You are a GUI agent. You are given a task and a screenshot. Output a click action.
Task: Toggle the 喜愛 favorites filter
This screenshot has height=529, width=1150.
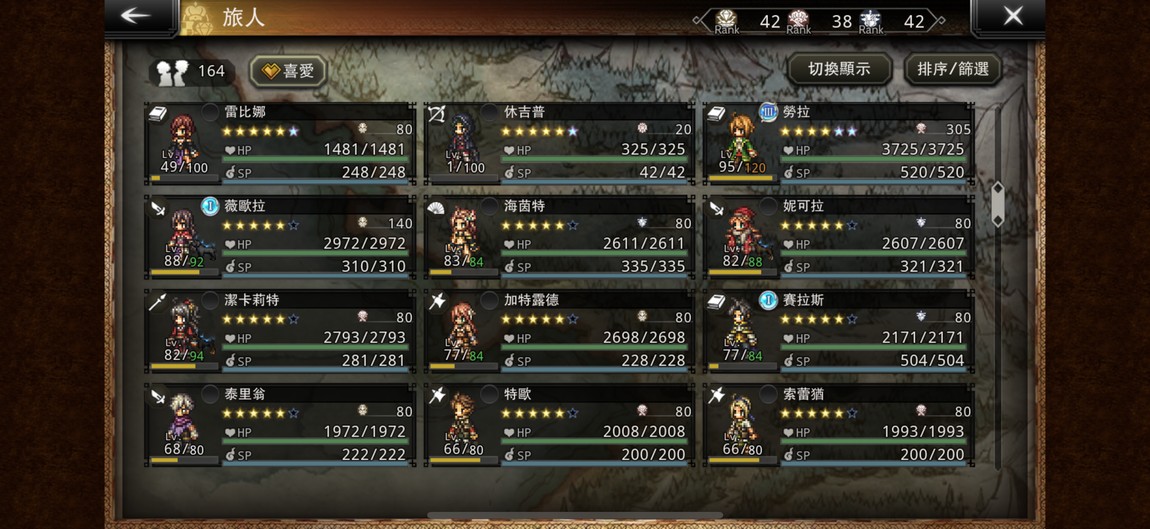[x=288, y=70]
